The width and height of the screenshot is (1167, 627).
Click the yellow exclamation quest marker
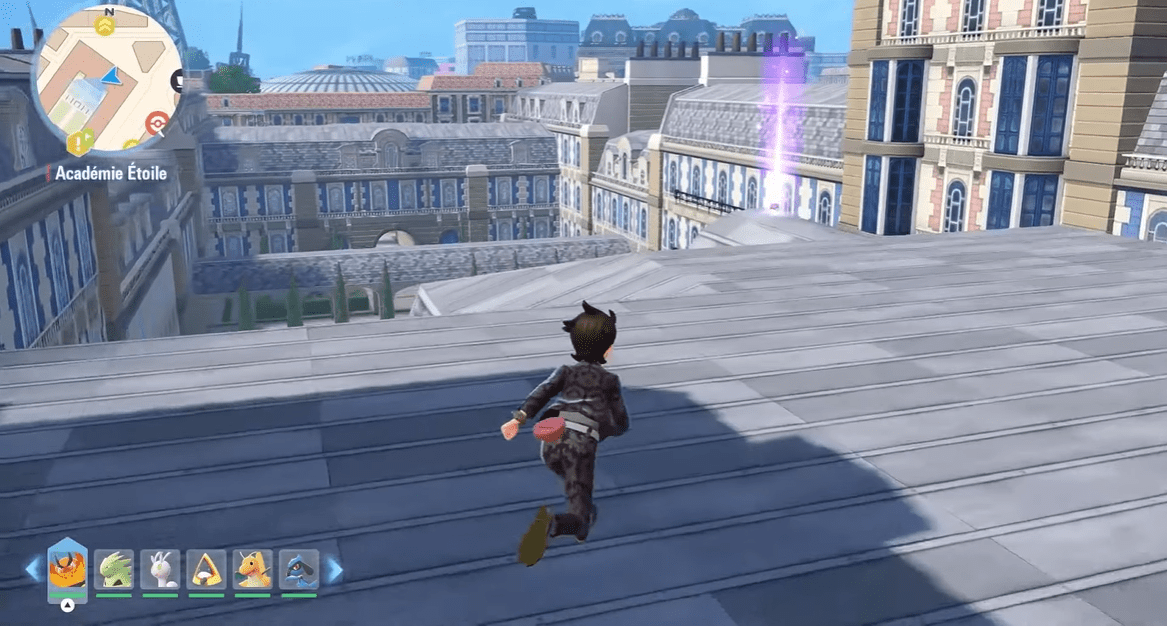point(79,143)
